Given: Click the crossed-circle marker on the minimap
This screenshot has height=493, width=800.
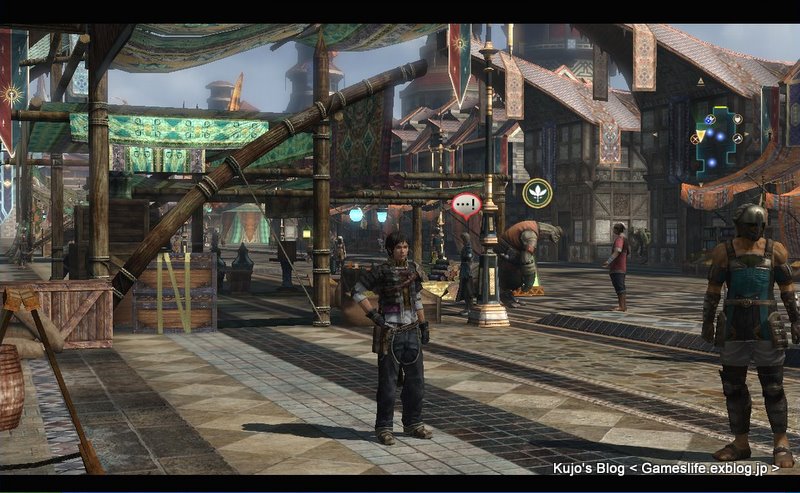Looking at the screenshot, I should 694,140.
